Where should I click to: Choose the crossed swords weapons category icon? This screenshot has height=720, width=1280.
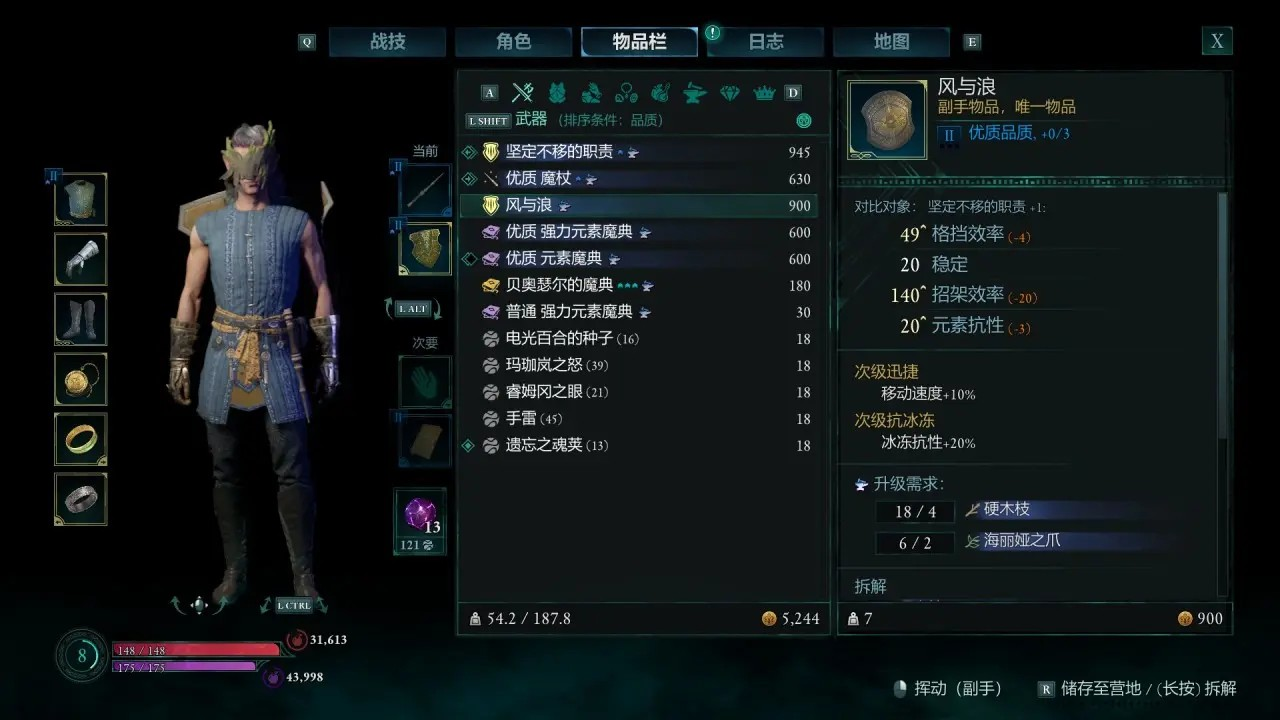[x=522, y=93]
